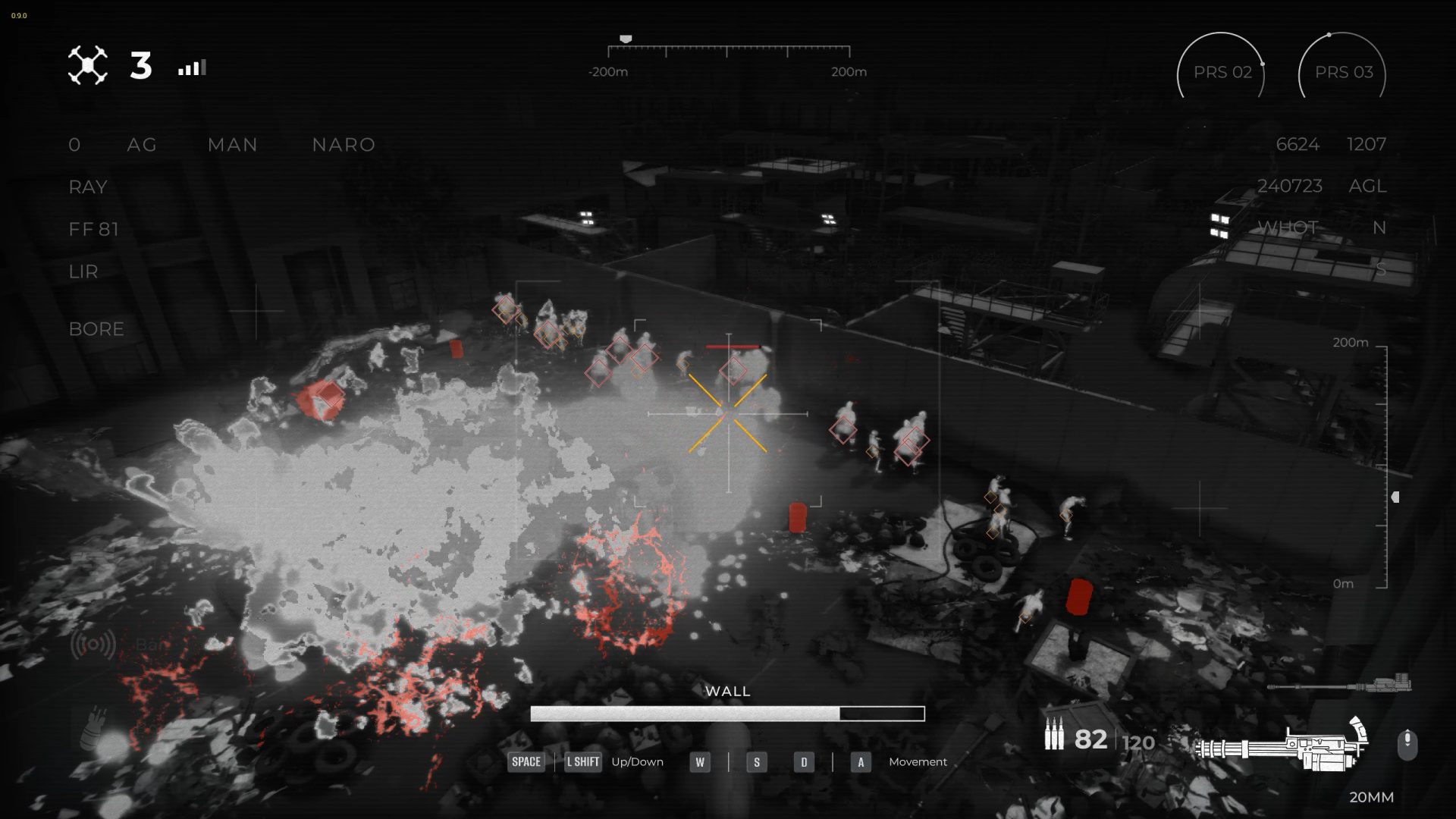Screen dimensions: 1456x819
Task: Toggle the AGL altitude readout mode
Action: (1368, 186)
